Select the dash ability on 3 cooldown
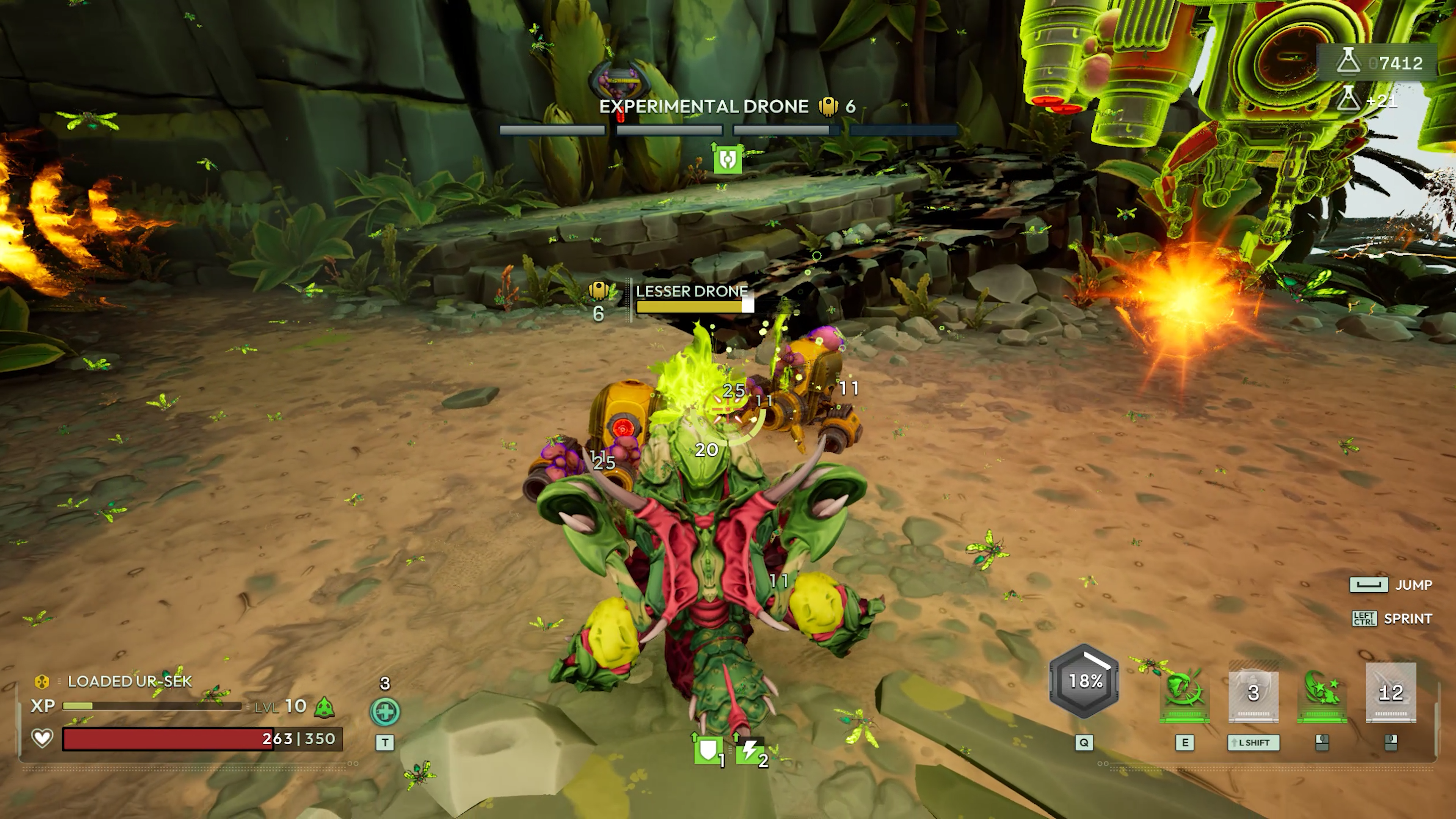Screen dimensions: 1456x819 pos(1253,692)
